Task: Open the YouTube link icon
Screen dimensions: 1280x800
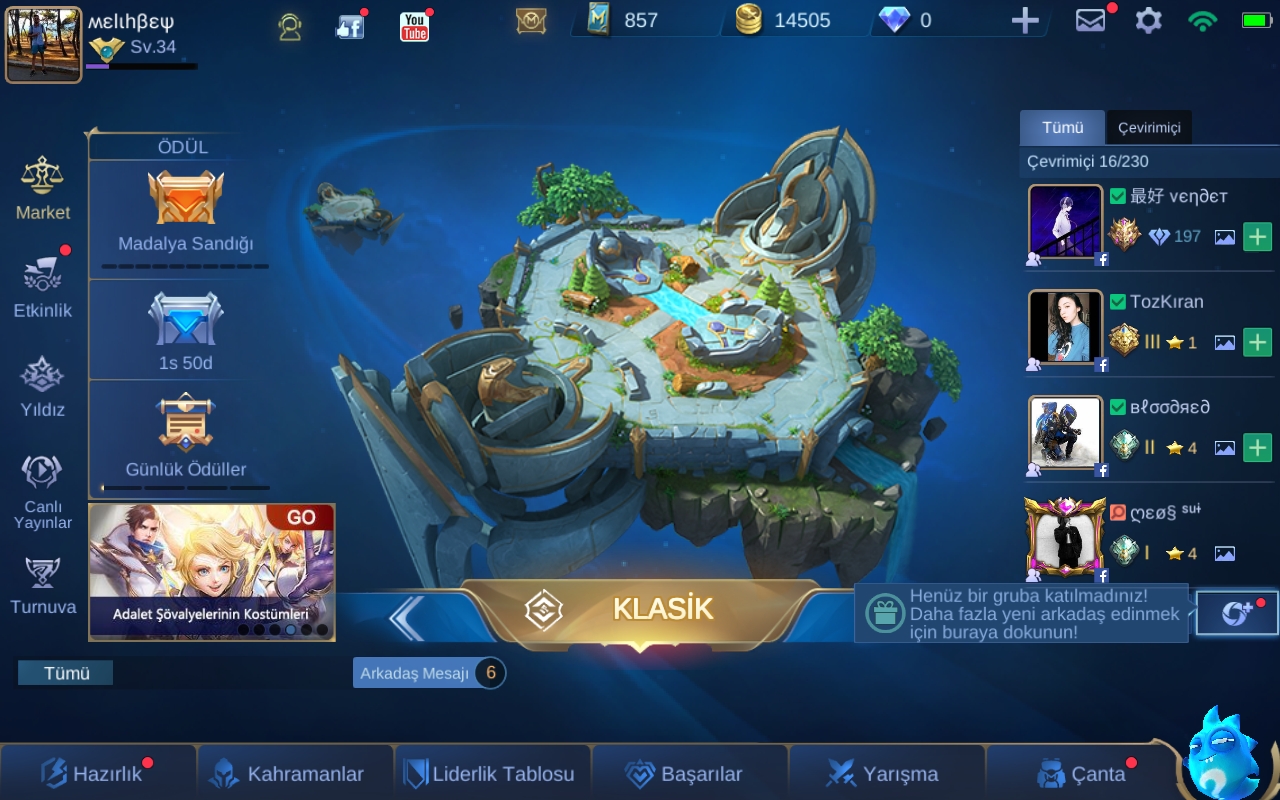Action: (414, 26)
